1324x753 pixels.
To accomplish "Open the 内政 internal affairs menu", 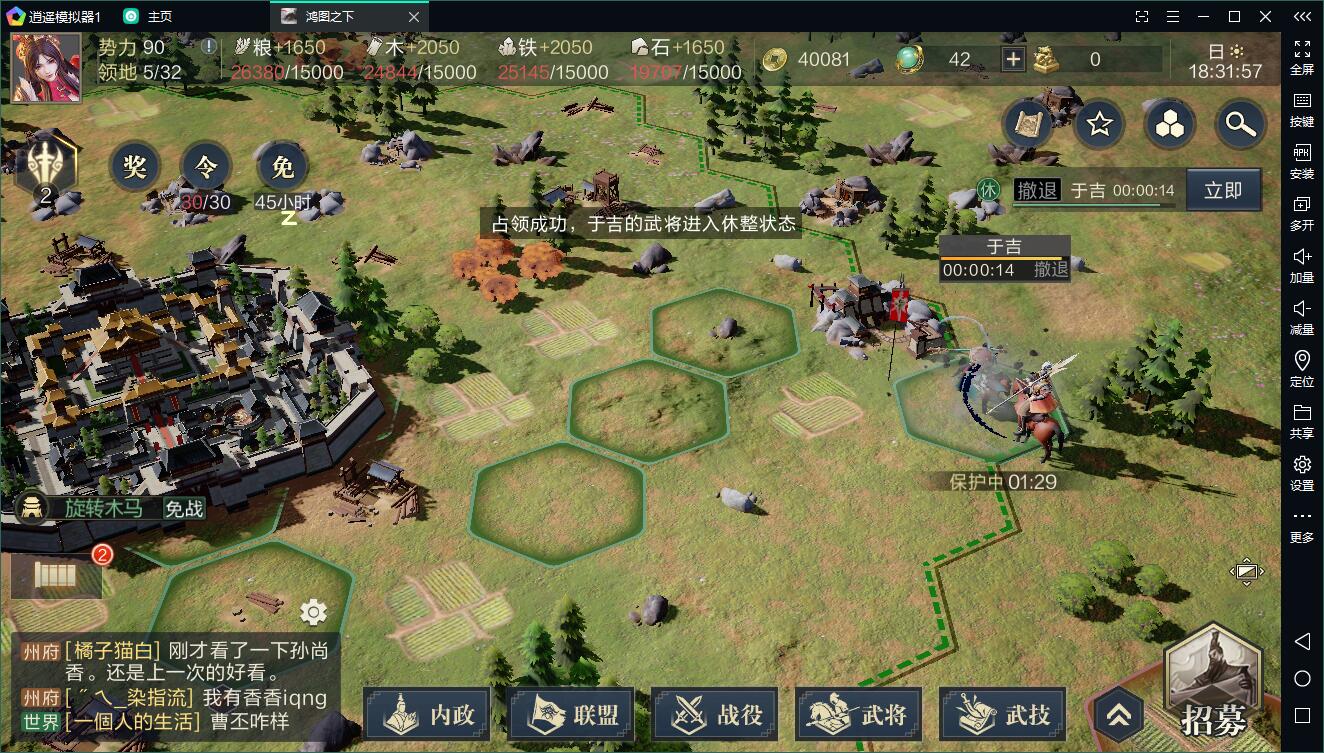I will (x=427, y=714).
